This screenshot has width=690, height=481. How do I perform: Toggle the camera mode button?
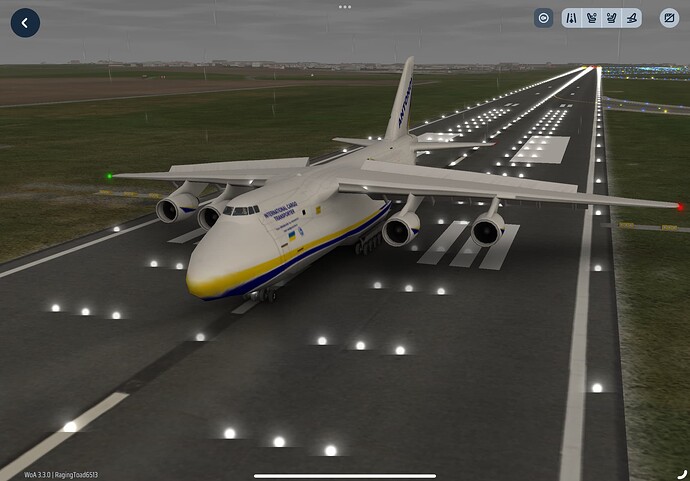pyautogui.click(x=543, y=18)
